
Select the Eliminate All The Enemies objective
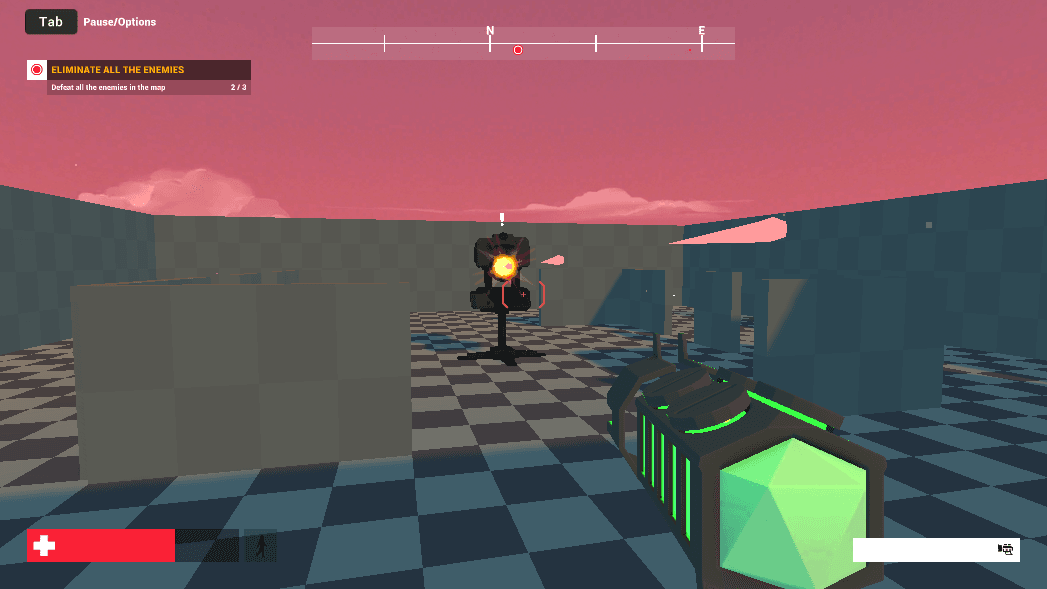click(x=118, y=70)
